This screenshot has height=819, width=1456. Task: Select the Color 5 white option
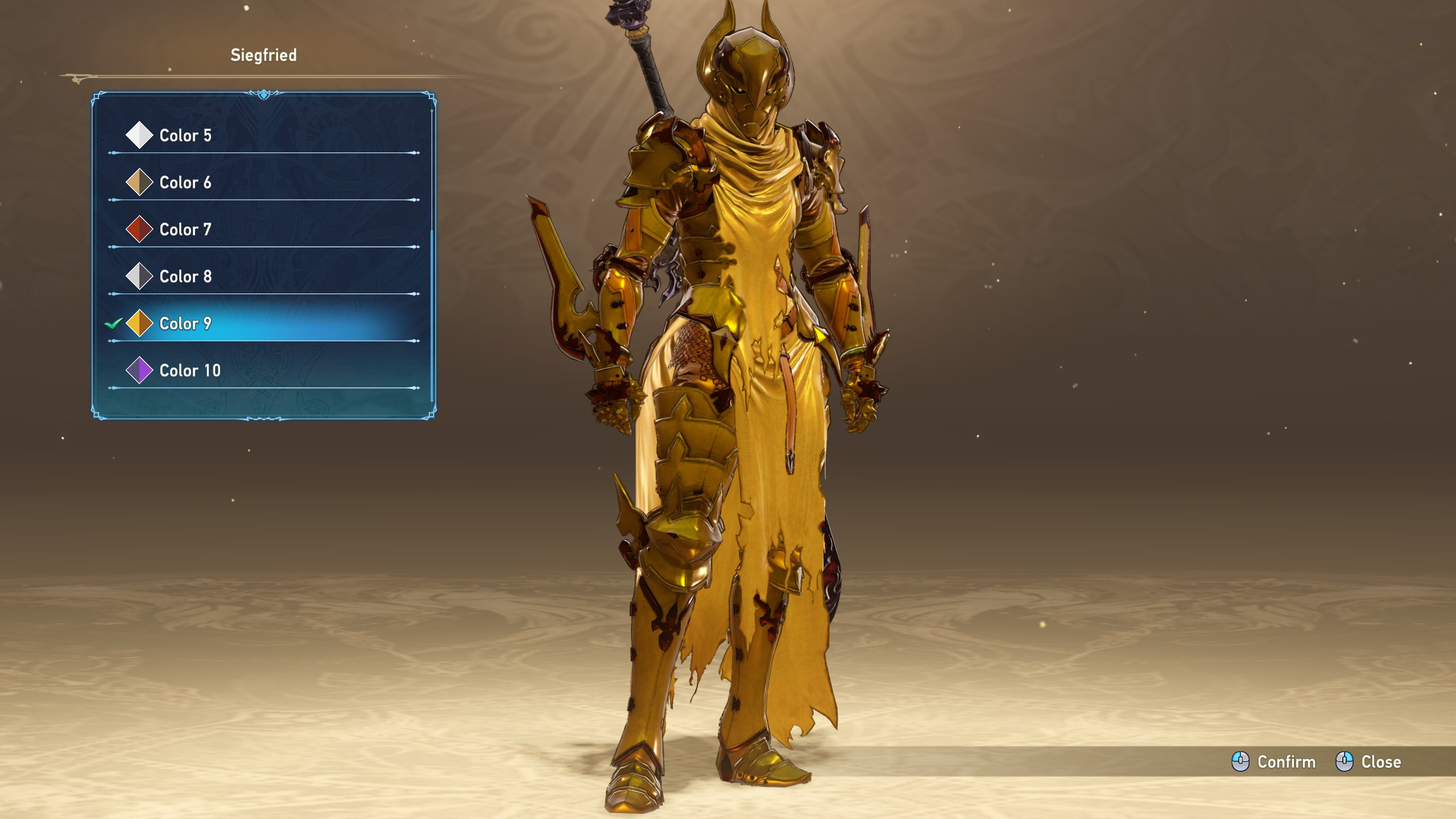[x=185, y=135]
